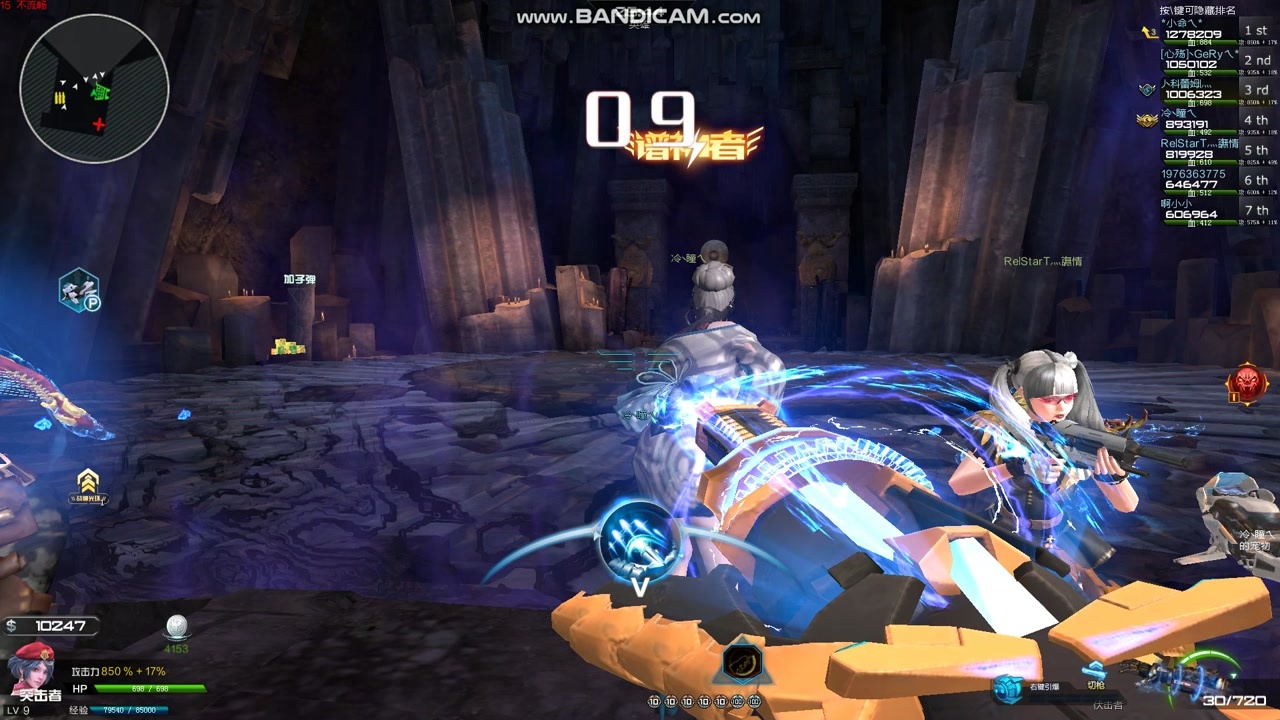
Task: Select the 1st place *小命乀* row
Action: (1217, 32)
